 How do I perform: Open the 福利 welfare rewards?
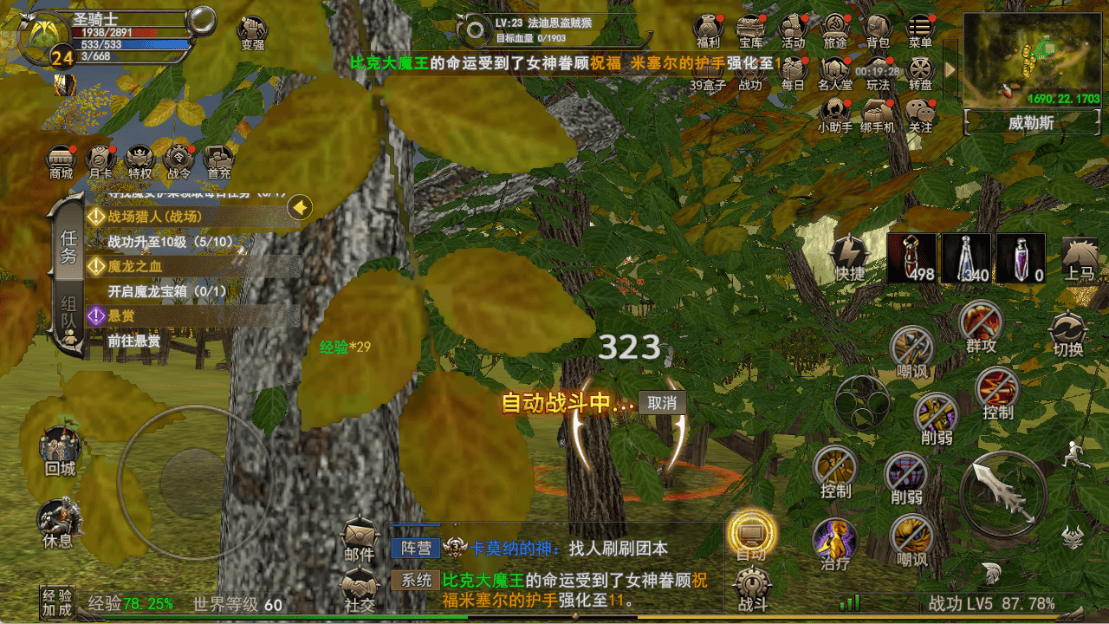click(708, 30)
